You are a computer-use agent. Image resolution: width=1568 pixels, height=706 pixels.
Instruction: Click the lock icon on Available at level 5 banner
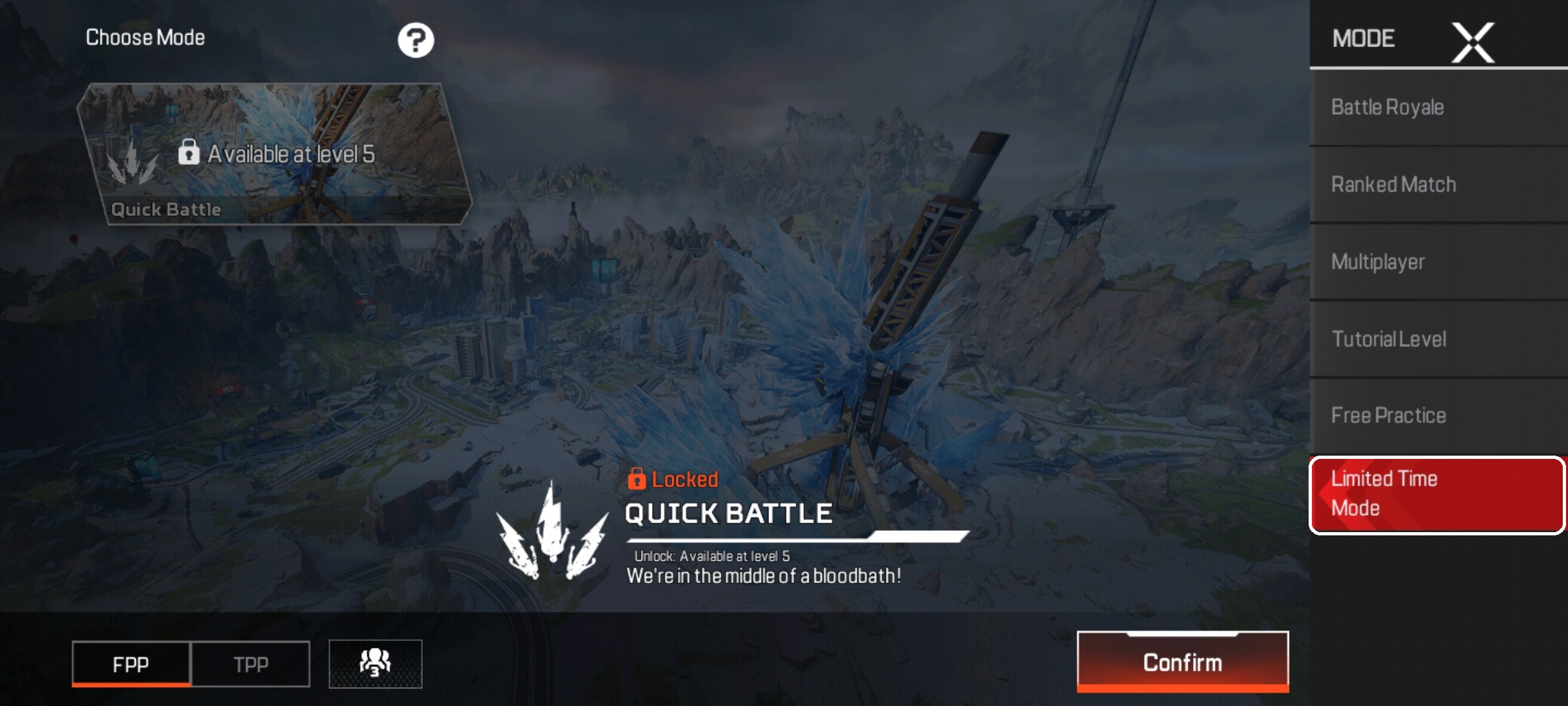(190, 152)
